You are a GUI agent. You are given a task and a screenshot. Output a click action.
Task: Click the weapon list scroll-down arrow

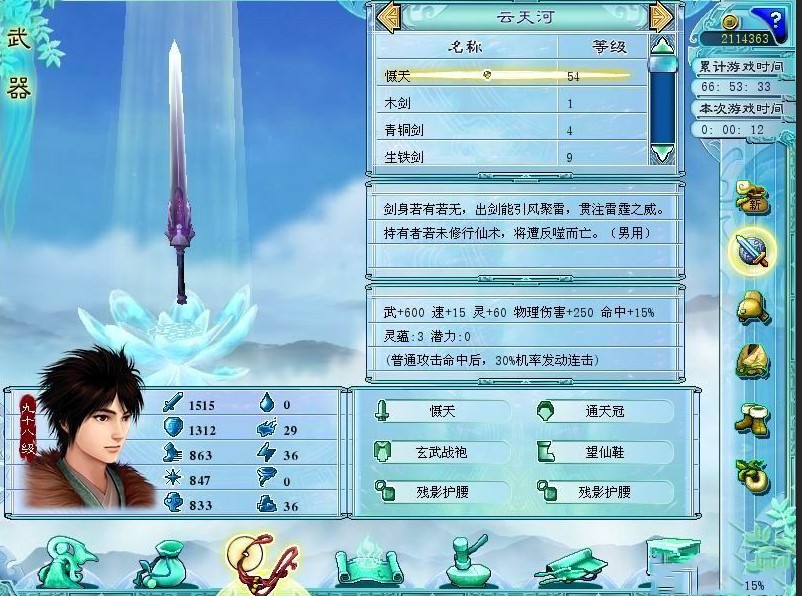662,153
